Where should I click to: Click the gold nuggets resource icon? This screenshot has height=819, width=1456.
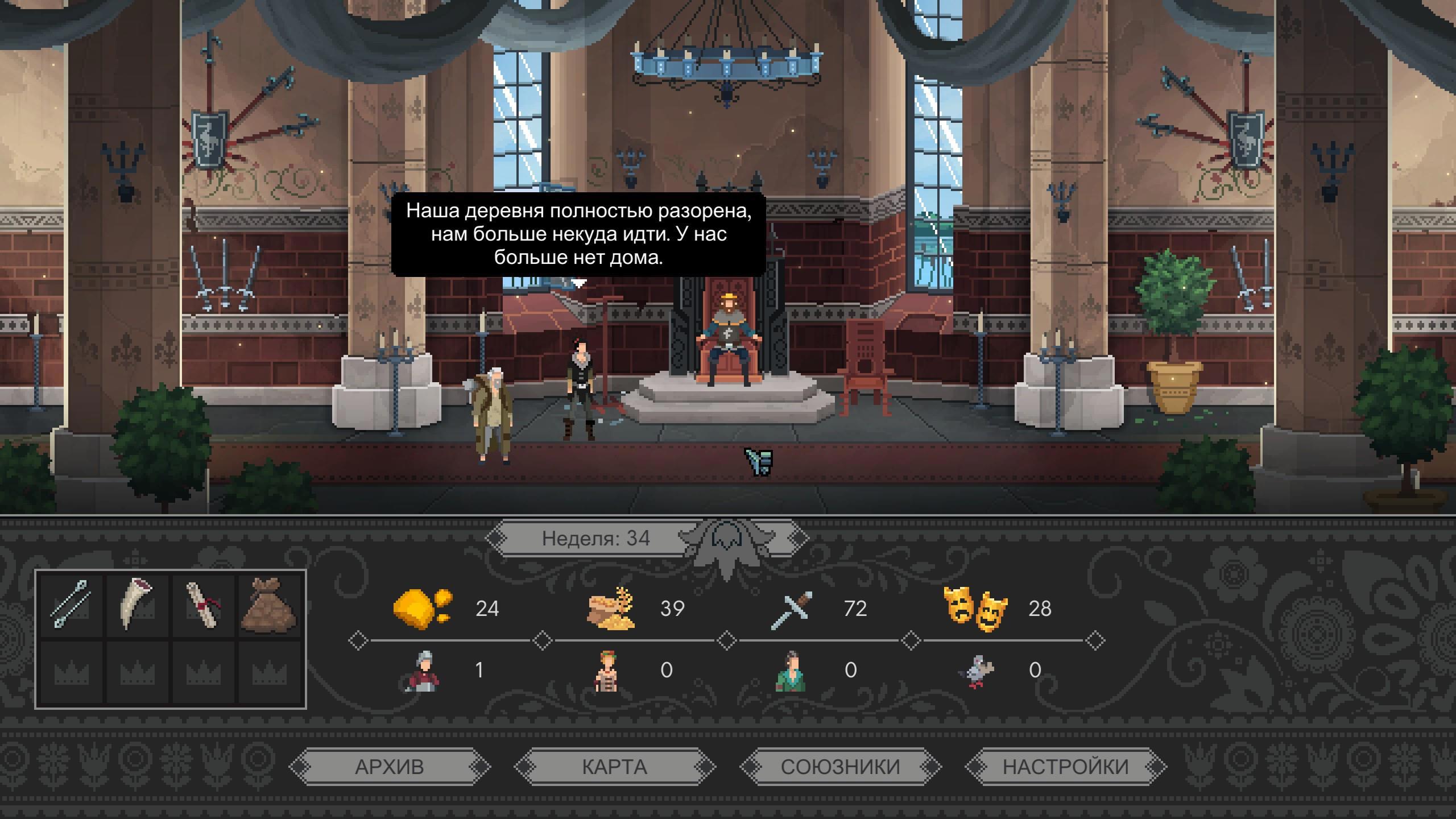(422, 609)
